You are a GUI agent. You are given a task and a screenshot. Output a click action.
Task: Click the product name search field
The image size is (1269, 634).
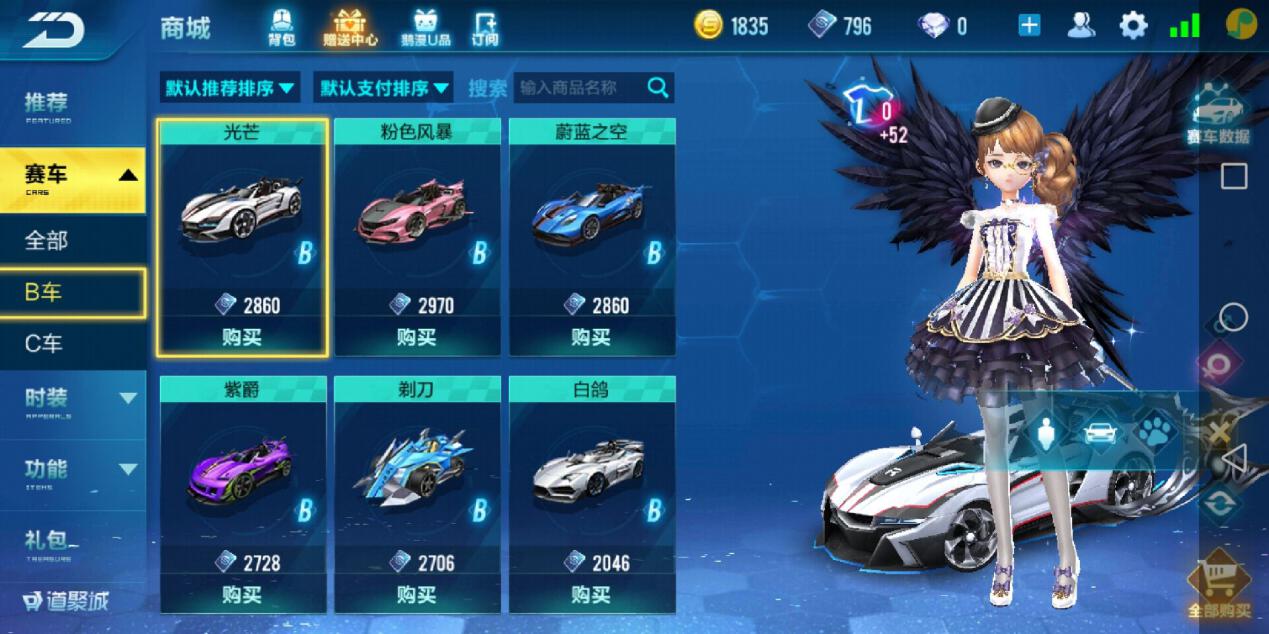click(582, 88)
